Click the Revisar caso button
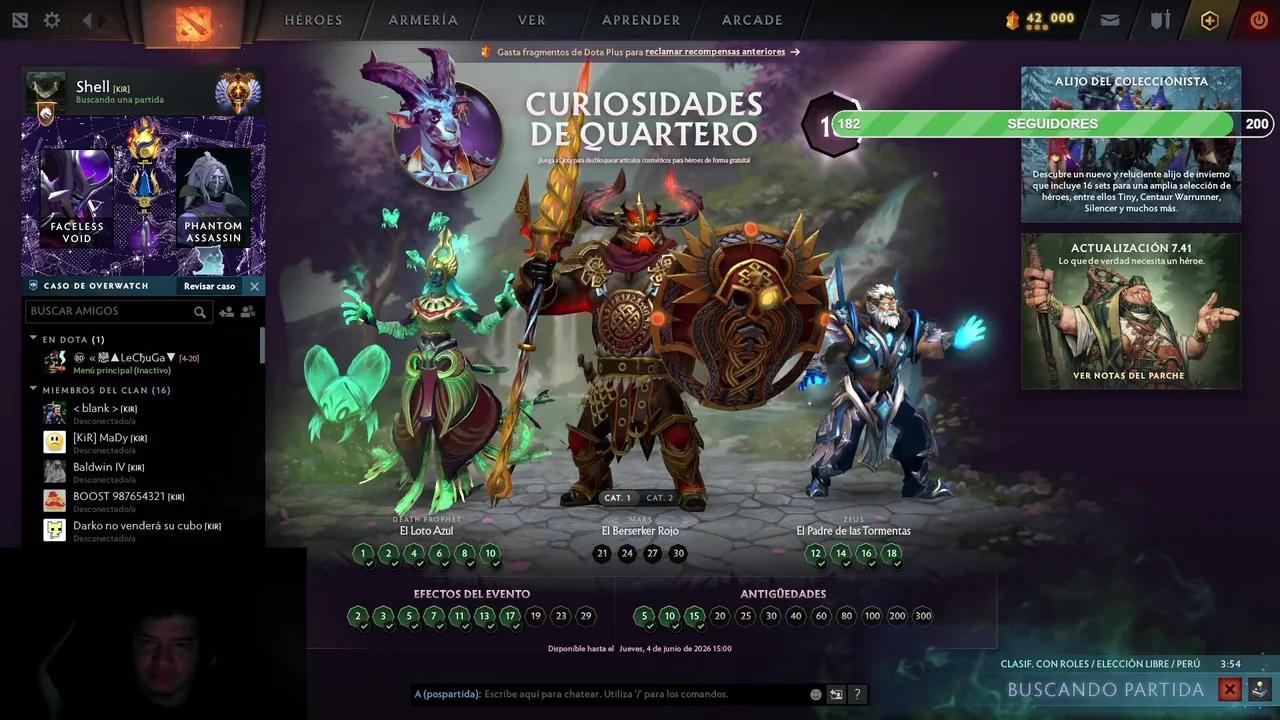The width and height of the screenshot is (1280, 720). [208, 286]
